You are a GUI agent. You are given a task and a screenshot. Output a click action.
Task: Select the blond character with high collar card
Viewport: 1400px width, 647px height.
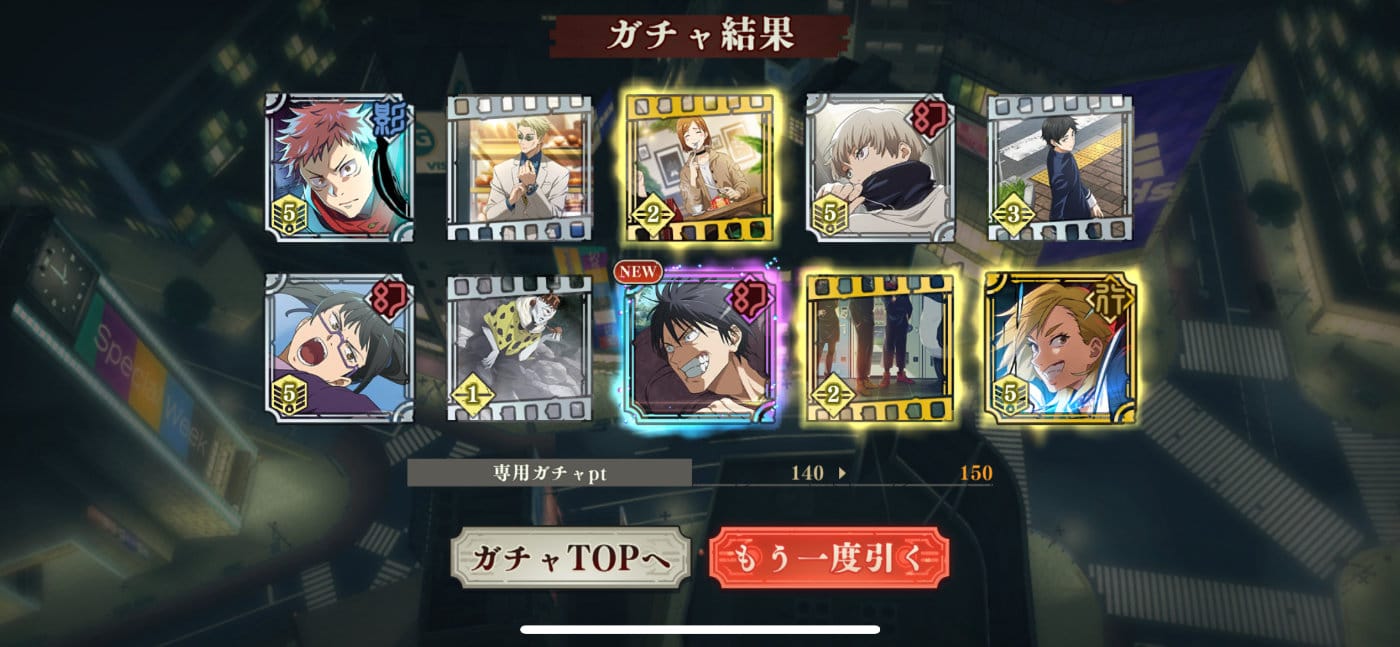point(880,167)
